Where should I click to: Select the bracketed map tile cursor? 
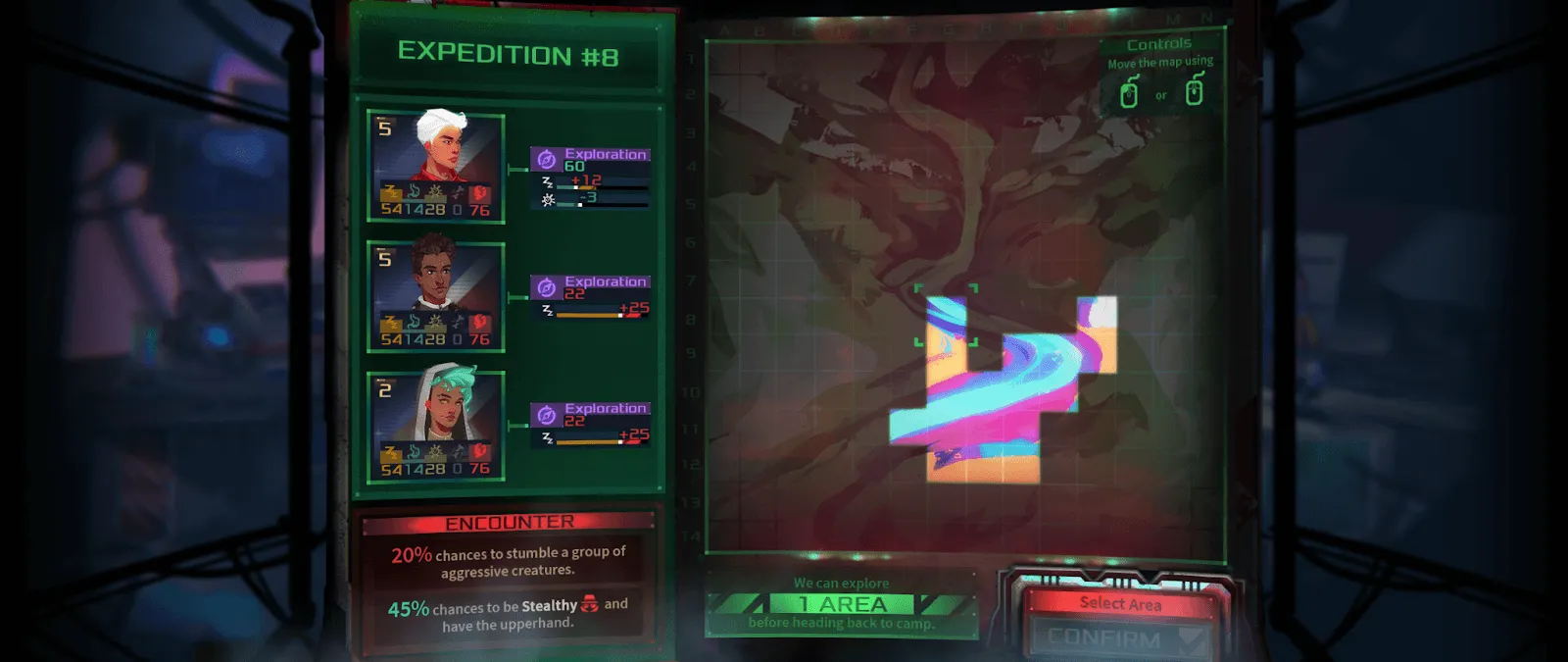click(x=946, y=316)
